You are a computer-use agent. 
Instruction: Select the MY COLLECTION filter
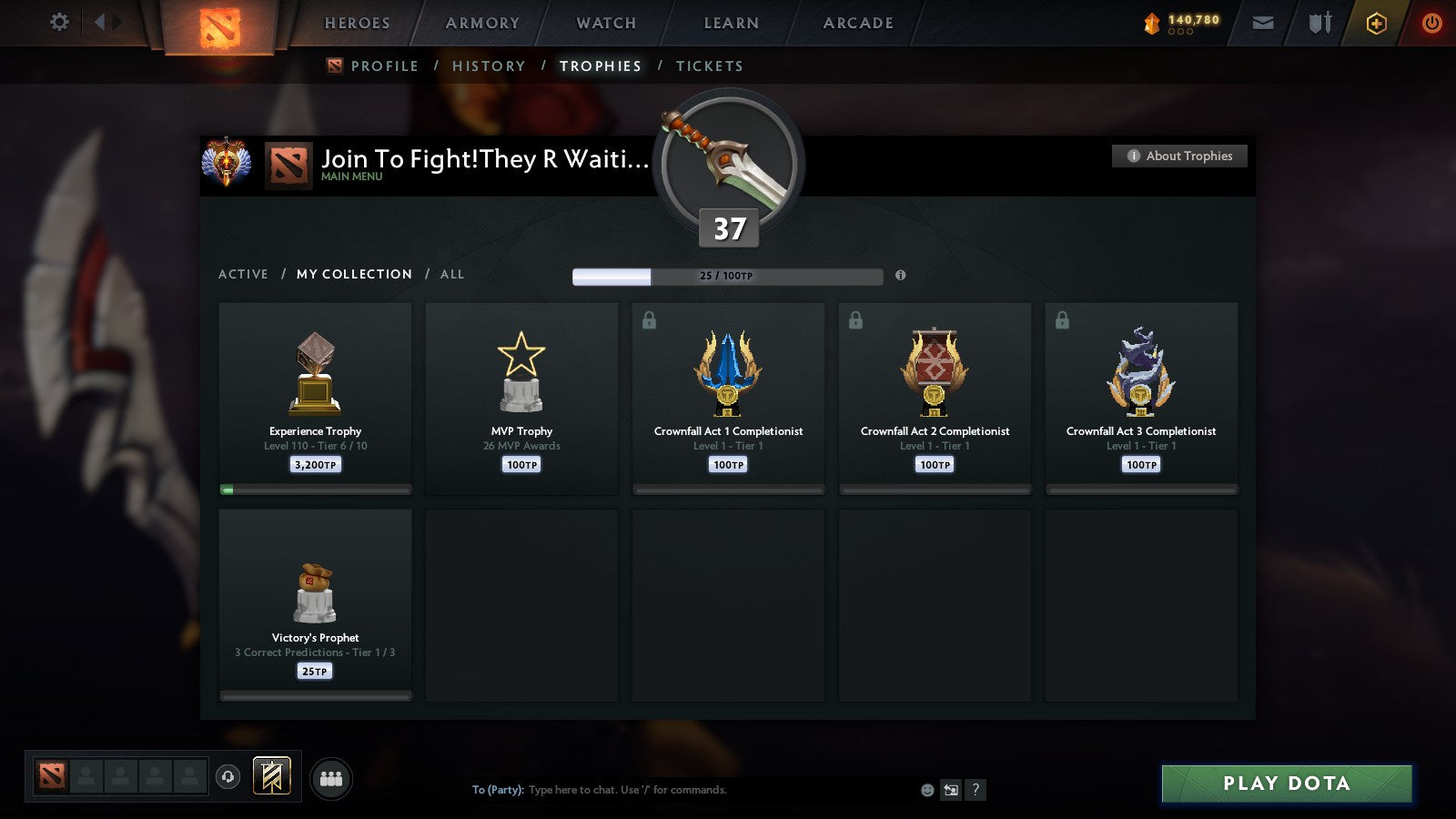(x=353, y=274)
